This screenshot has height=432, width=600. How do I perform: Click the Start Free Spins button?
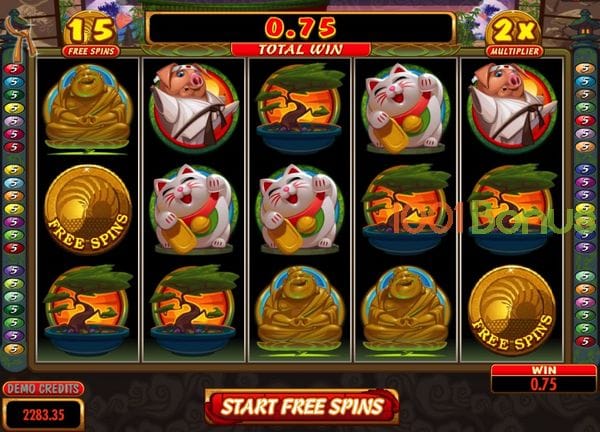coord(302,406)
